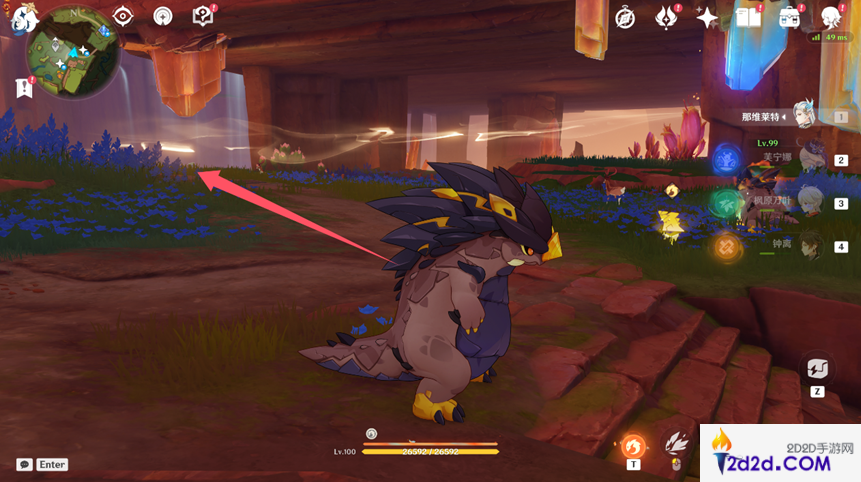The height and width of the screenshot is (482, 861).
Task: Open the four-pointed star wish icon
Action: 707,17
